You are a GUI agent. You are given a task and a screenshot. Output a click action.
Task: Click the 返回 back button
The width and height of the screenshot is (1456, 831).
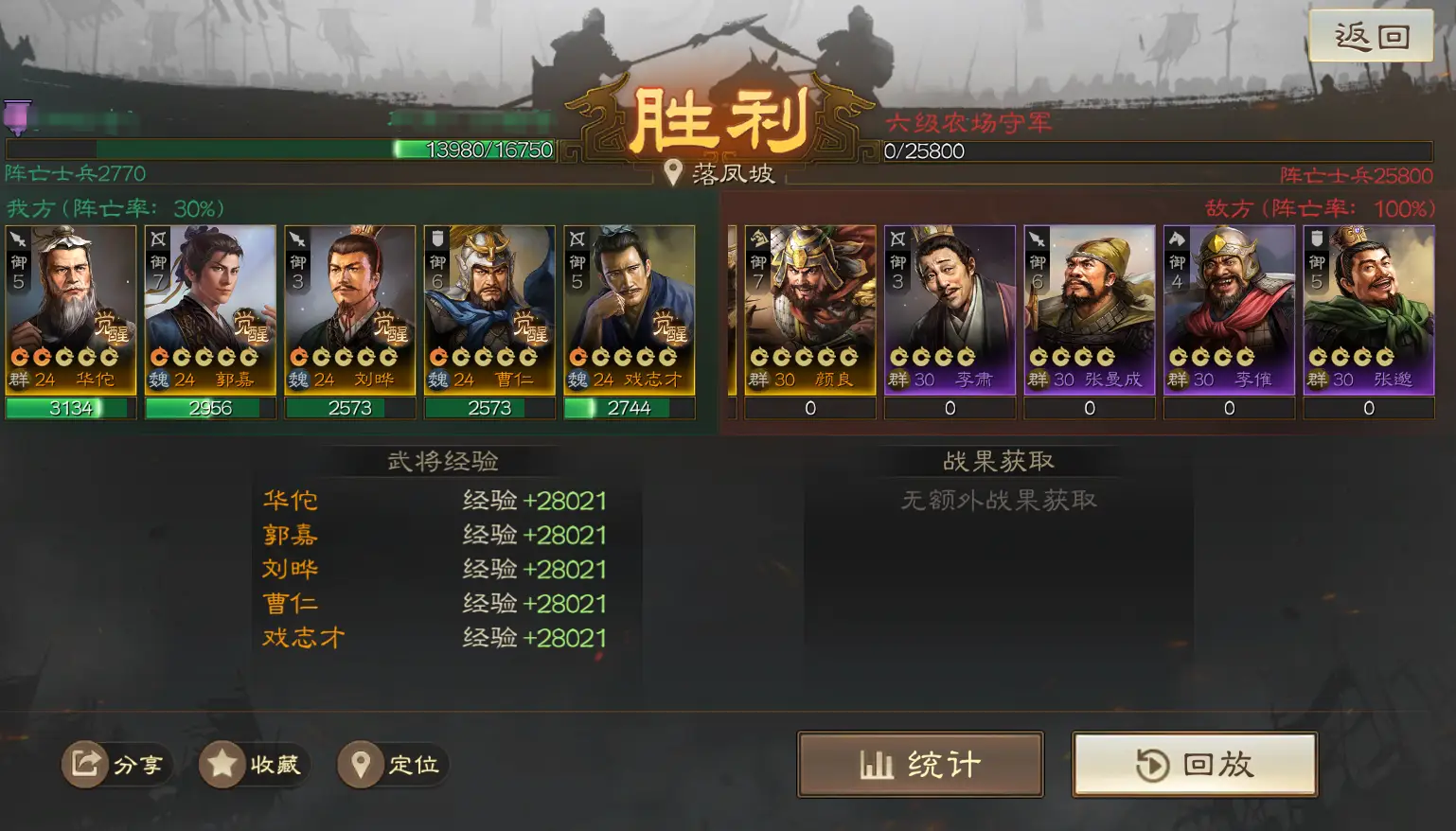(1371, 36)
